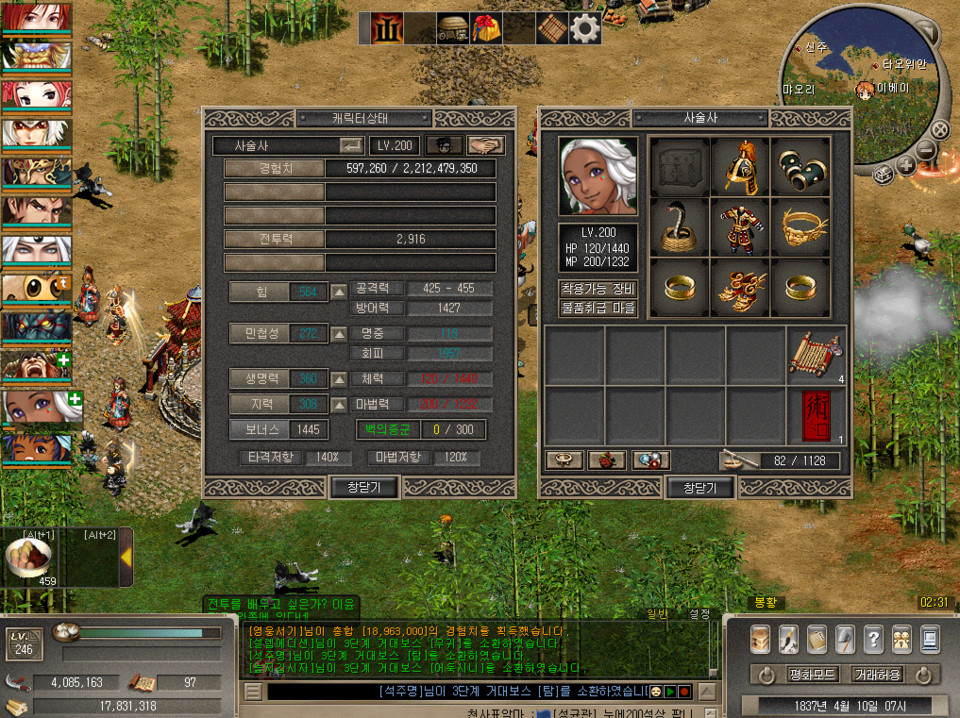Increase the strength stat with its arrow
Image resolution: width=960 pixels, height=718 pixels.
(x=339, y=292)
